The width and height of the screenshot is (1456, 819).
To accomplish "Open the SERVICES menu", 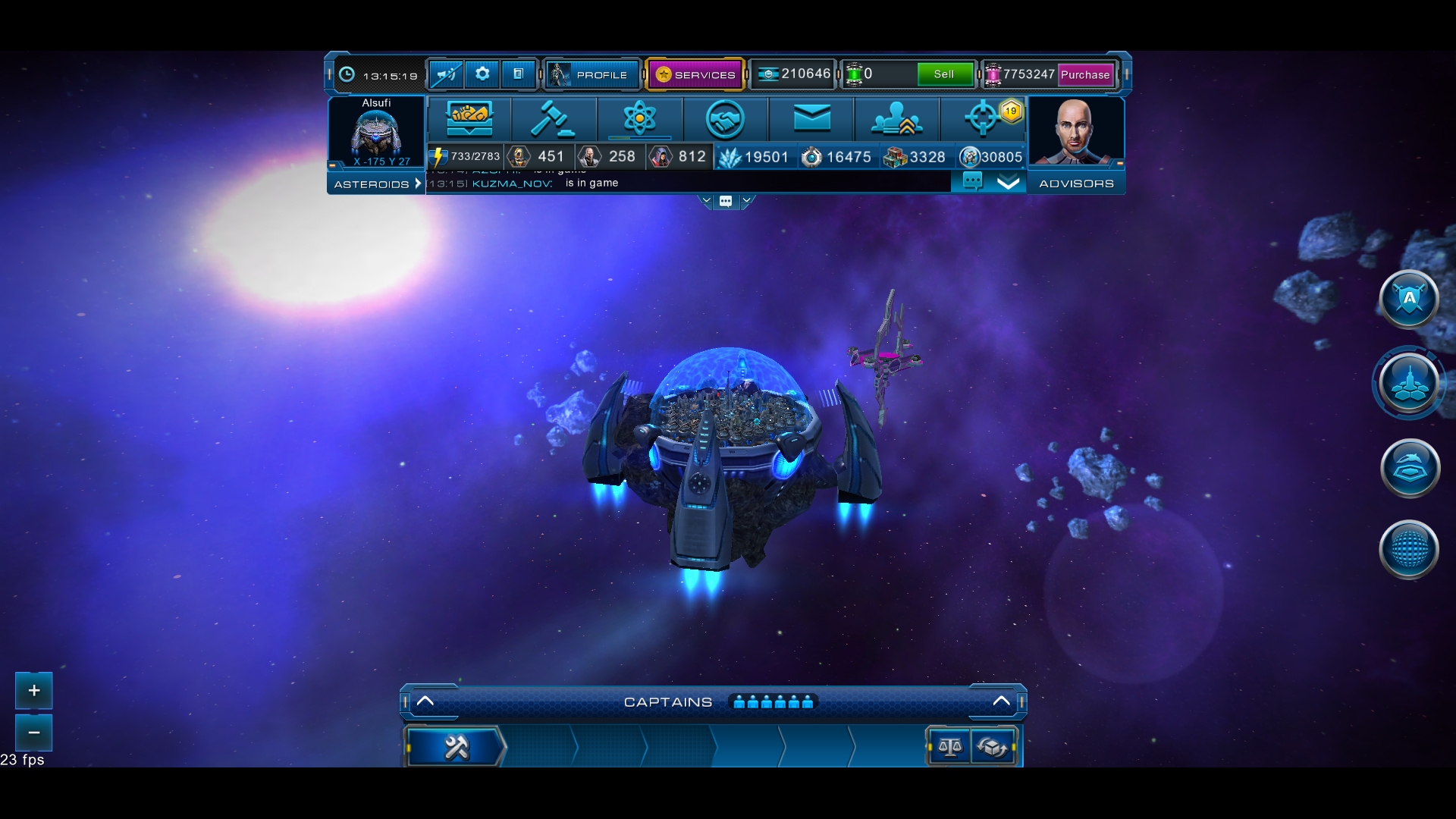I will pos(695,74).
